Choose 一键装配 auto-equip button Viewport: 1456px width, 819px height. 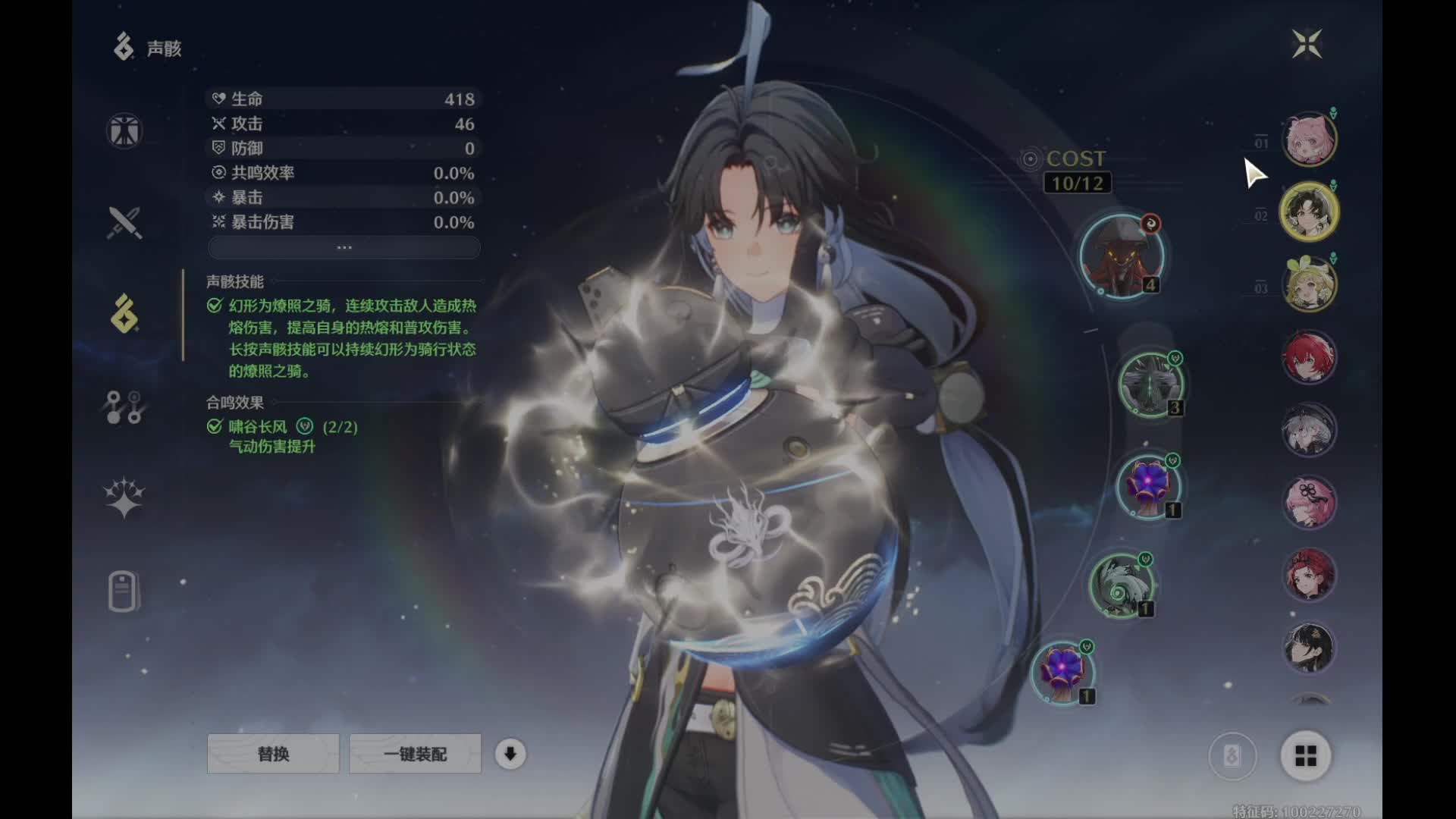pyautogui.click(x=415, y=754)
